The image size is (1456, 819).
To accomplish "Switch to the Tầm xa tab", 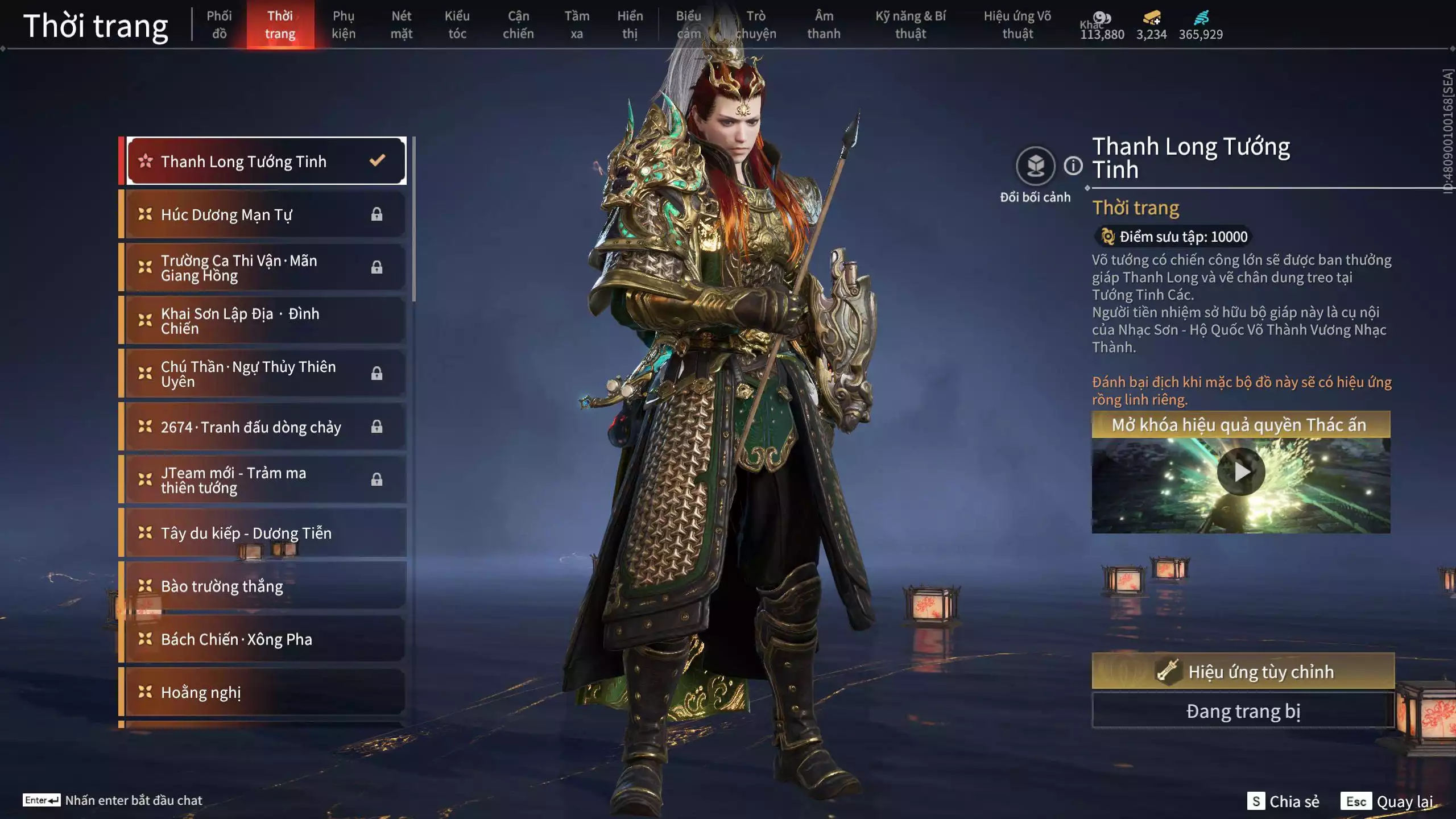I will coord(577,25).
